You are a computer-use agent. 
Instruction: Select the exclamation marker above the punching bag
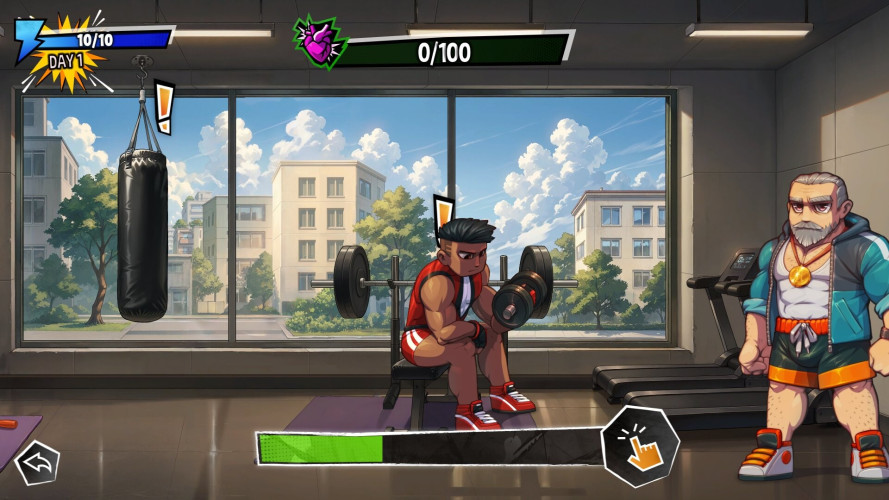tap(164, 107)
